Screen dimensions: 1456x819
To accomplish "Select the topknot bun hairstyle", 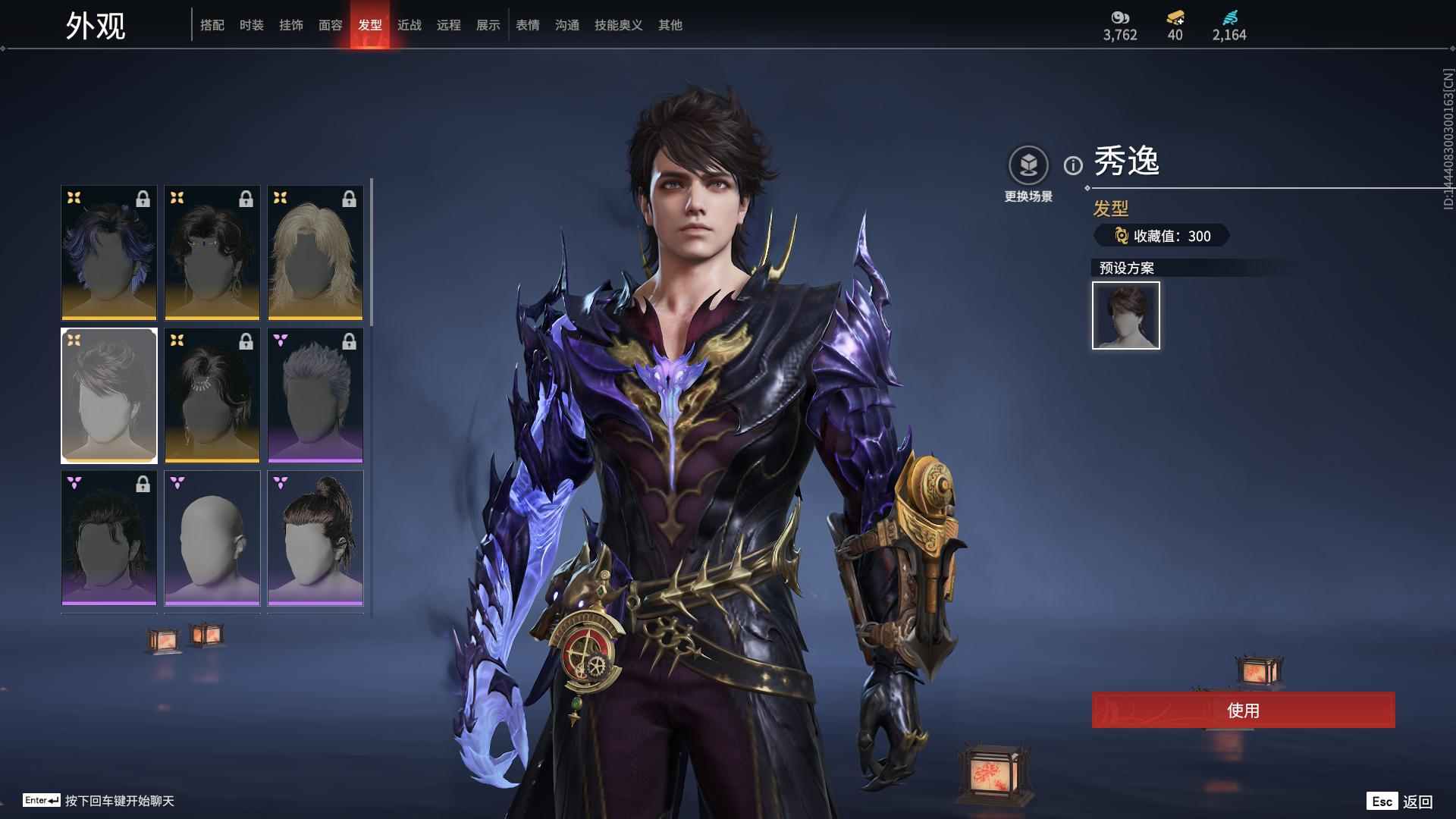I will click(x=315, y=538).
